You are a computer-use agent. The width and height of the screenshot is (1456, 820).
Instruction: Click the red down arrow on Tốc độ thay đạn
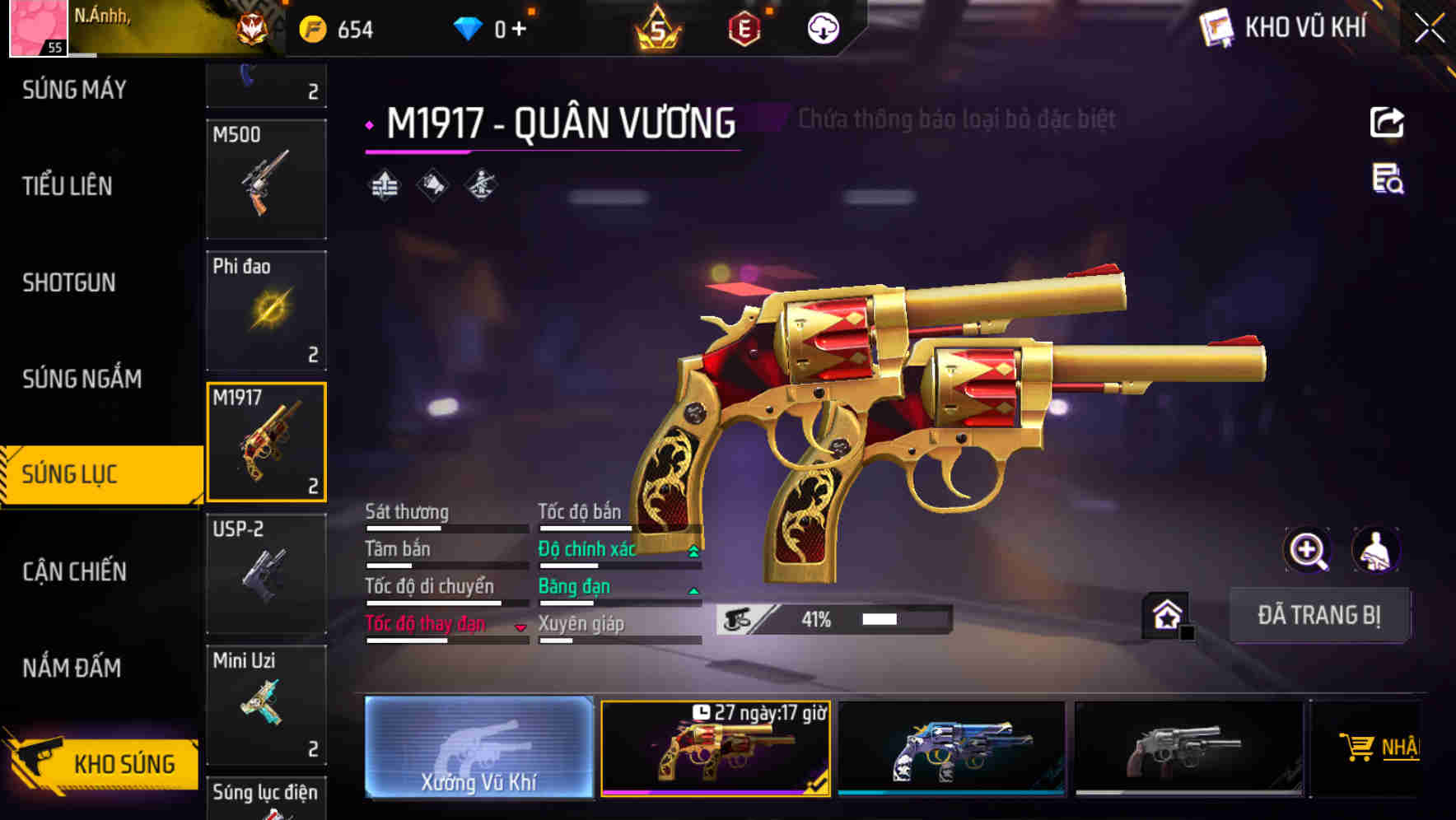521,626
